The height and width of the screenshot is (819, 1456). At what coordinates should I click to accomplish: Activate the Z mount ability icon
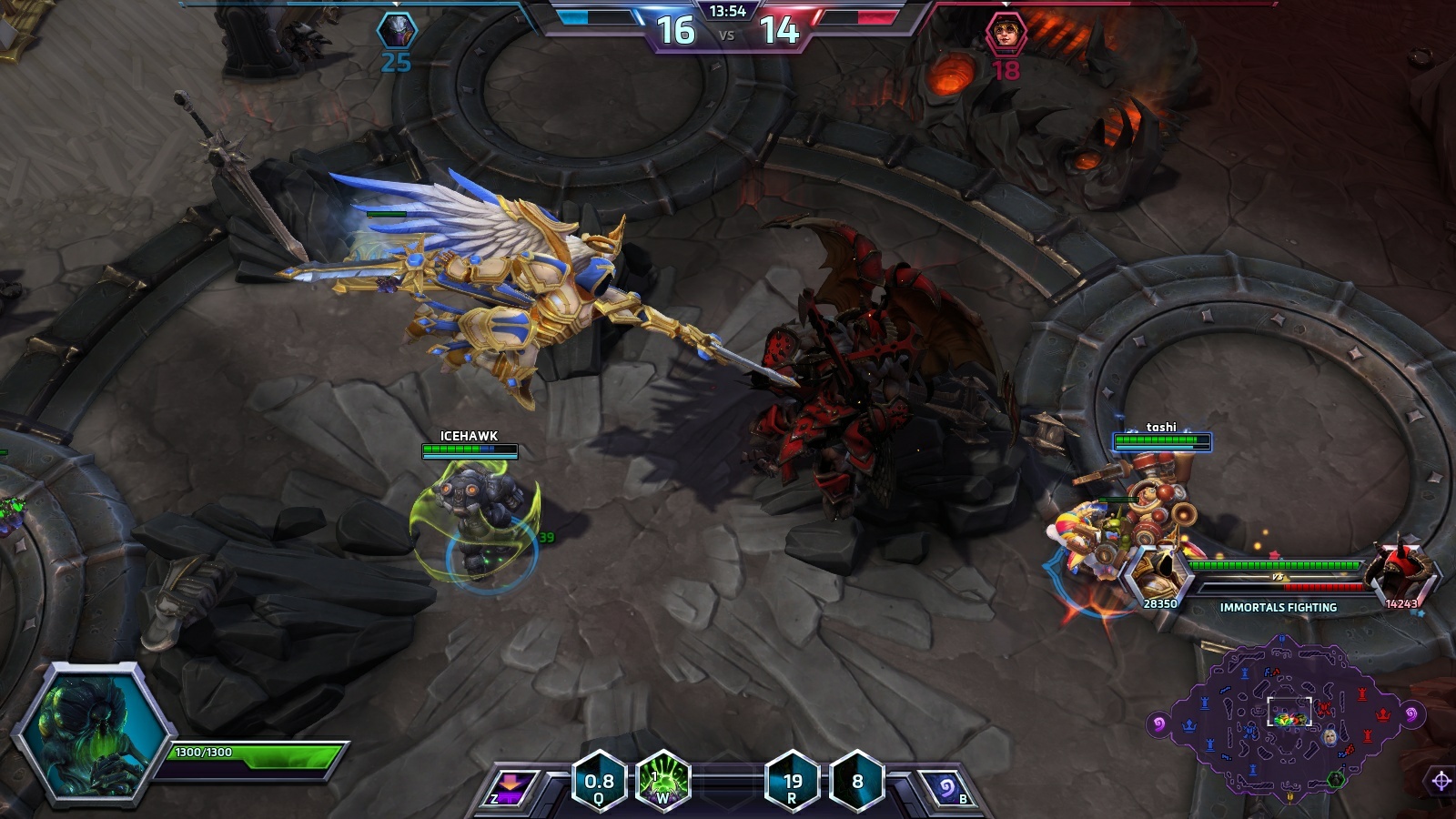[509, 786]
